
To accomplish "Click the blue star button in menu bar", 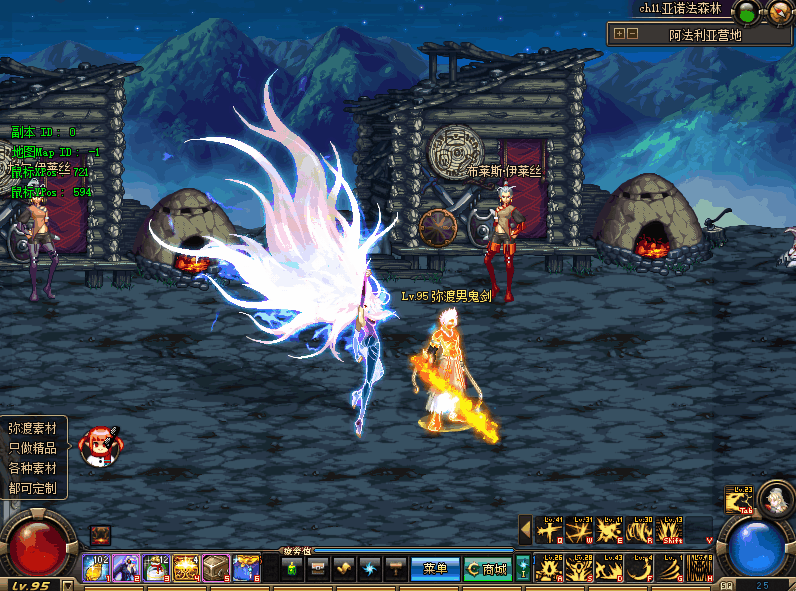I will (370, 568).
